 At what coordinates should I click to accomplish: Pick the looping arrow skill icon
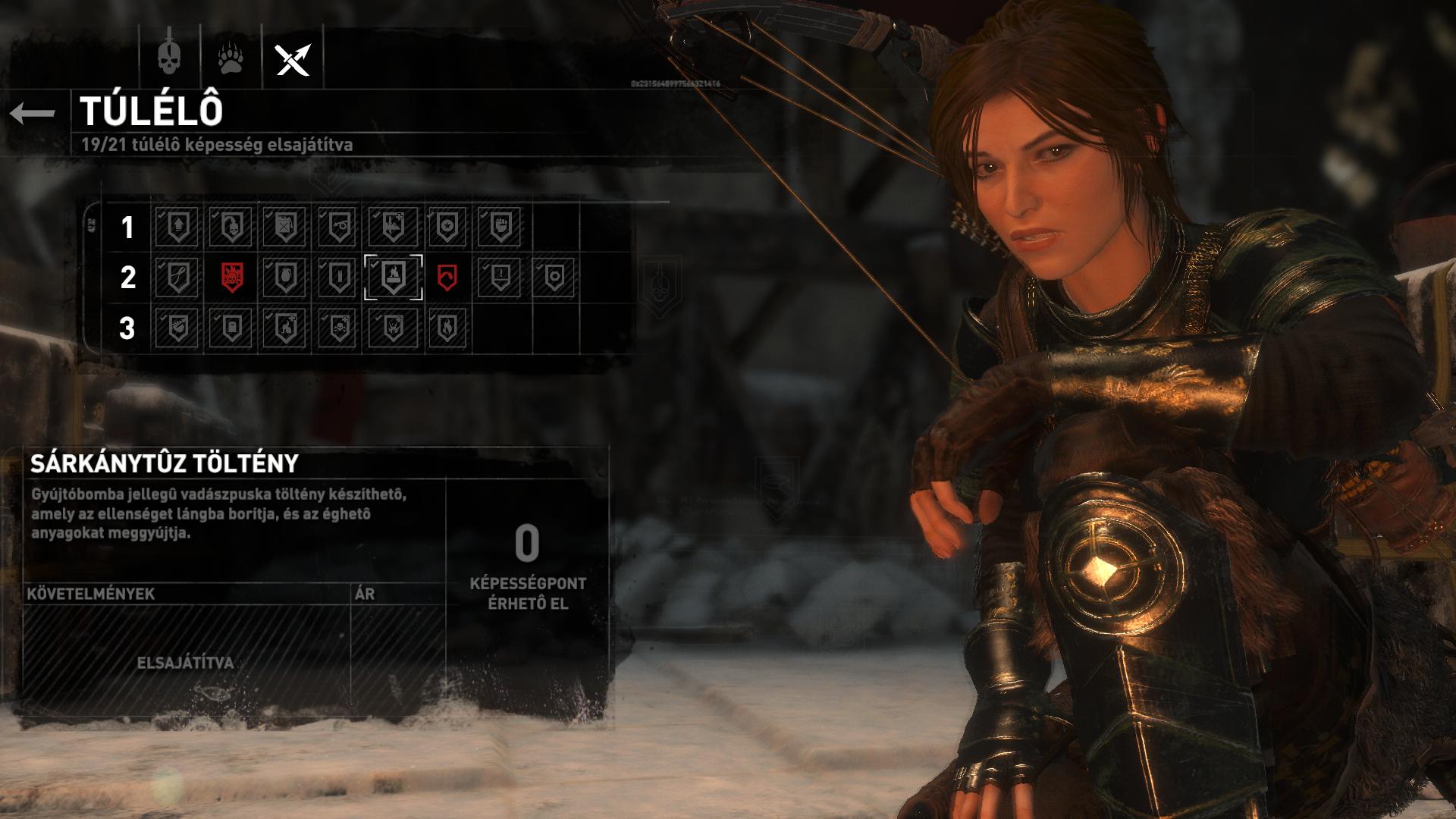[x=338, y=227]
